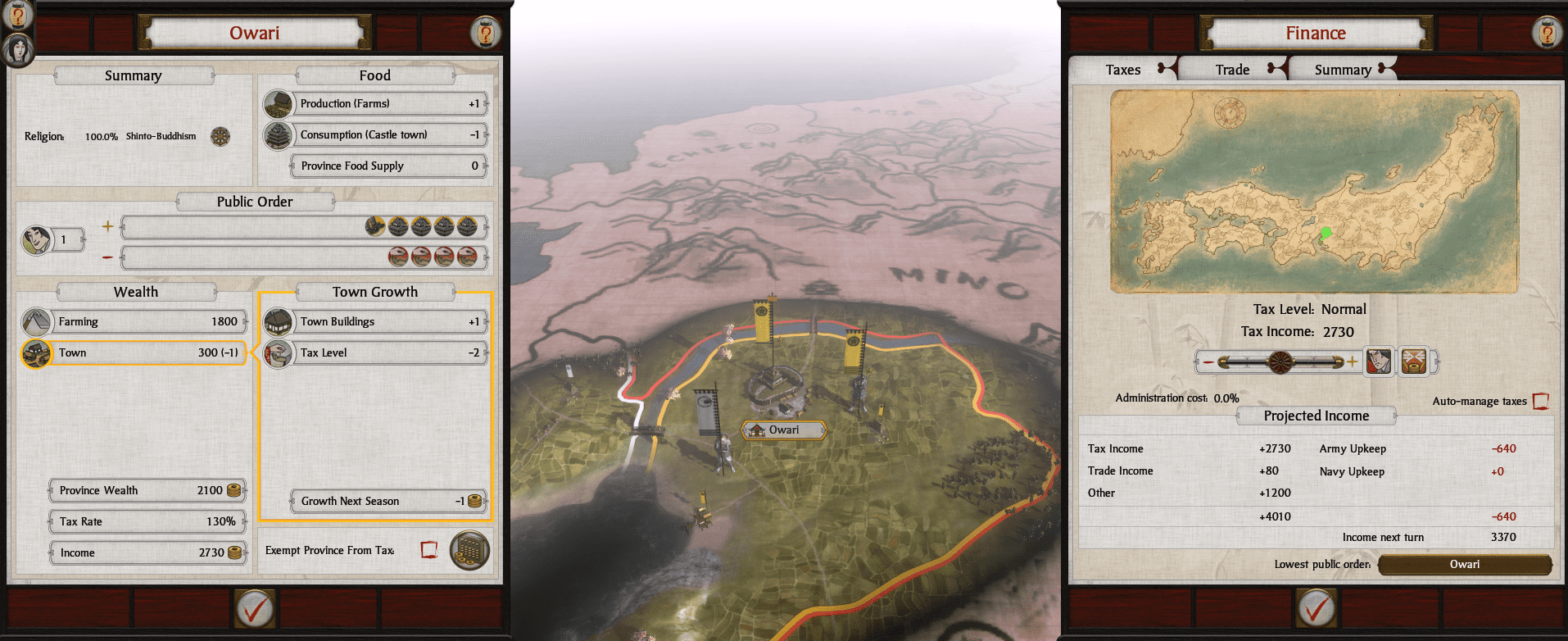Raise taxes with the plus button
Image resolution: width=1568 pixels, height=641 pixels.
click(1352, 361)
